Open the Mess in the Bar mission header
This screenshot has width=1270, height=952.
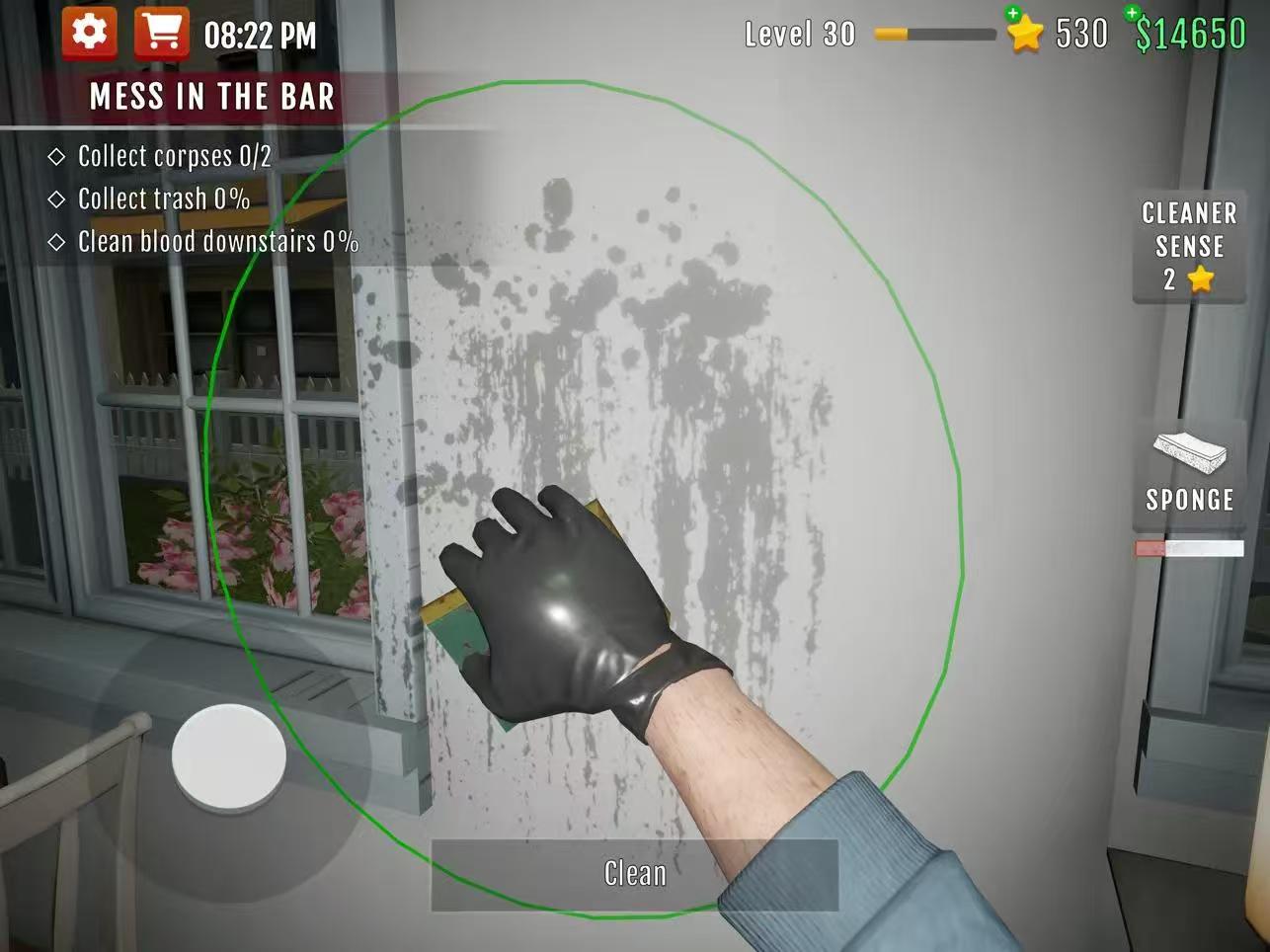[211, 97]
